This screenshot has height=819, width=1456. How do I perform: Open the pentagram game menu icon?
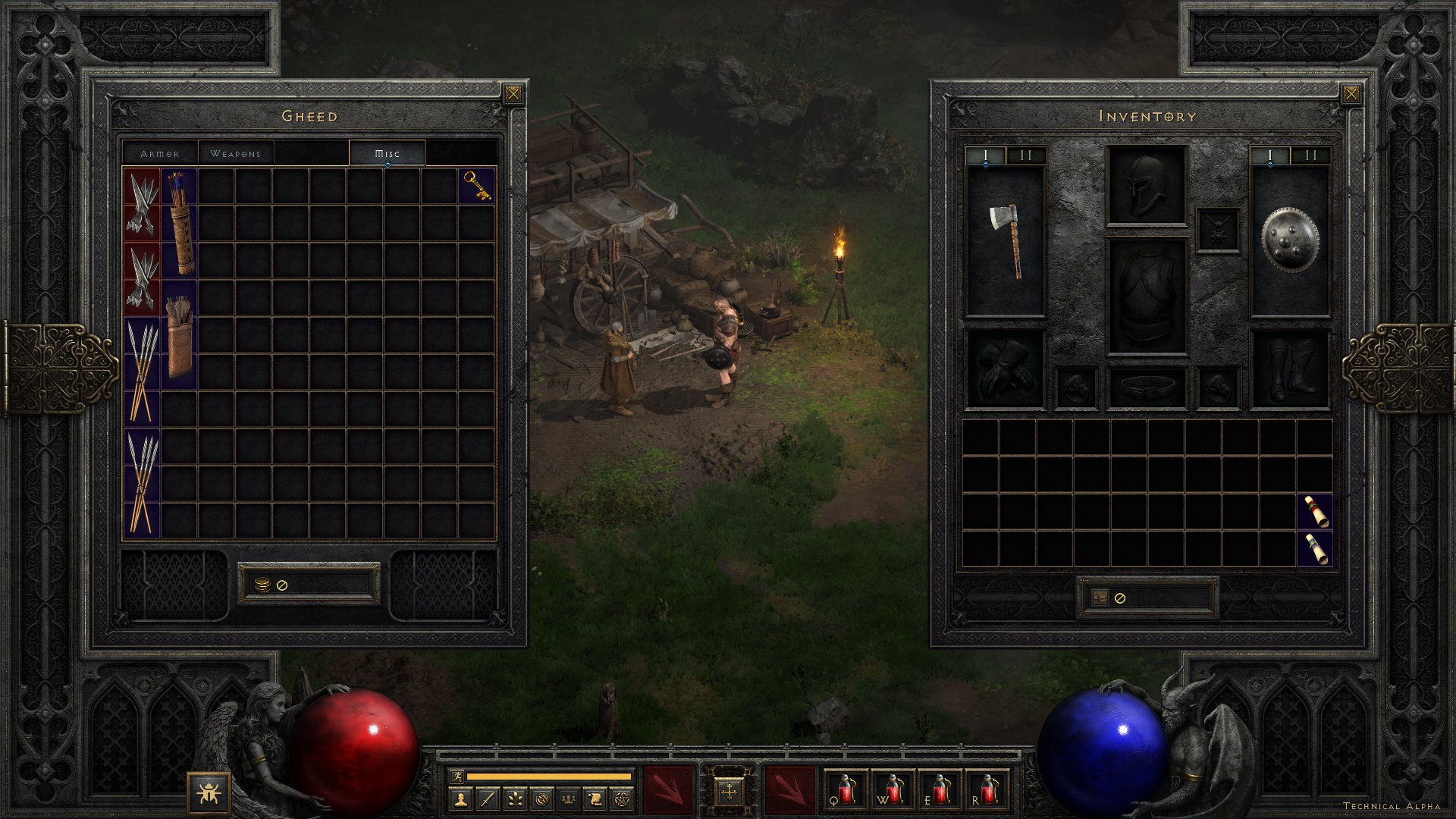coord(622,799)
